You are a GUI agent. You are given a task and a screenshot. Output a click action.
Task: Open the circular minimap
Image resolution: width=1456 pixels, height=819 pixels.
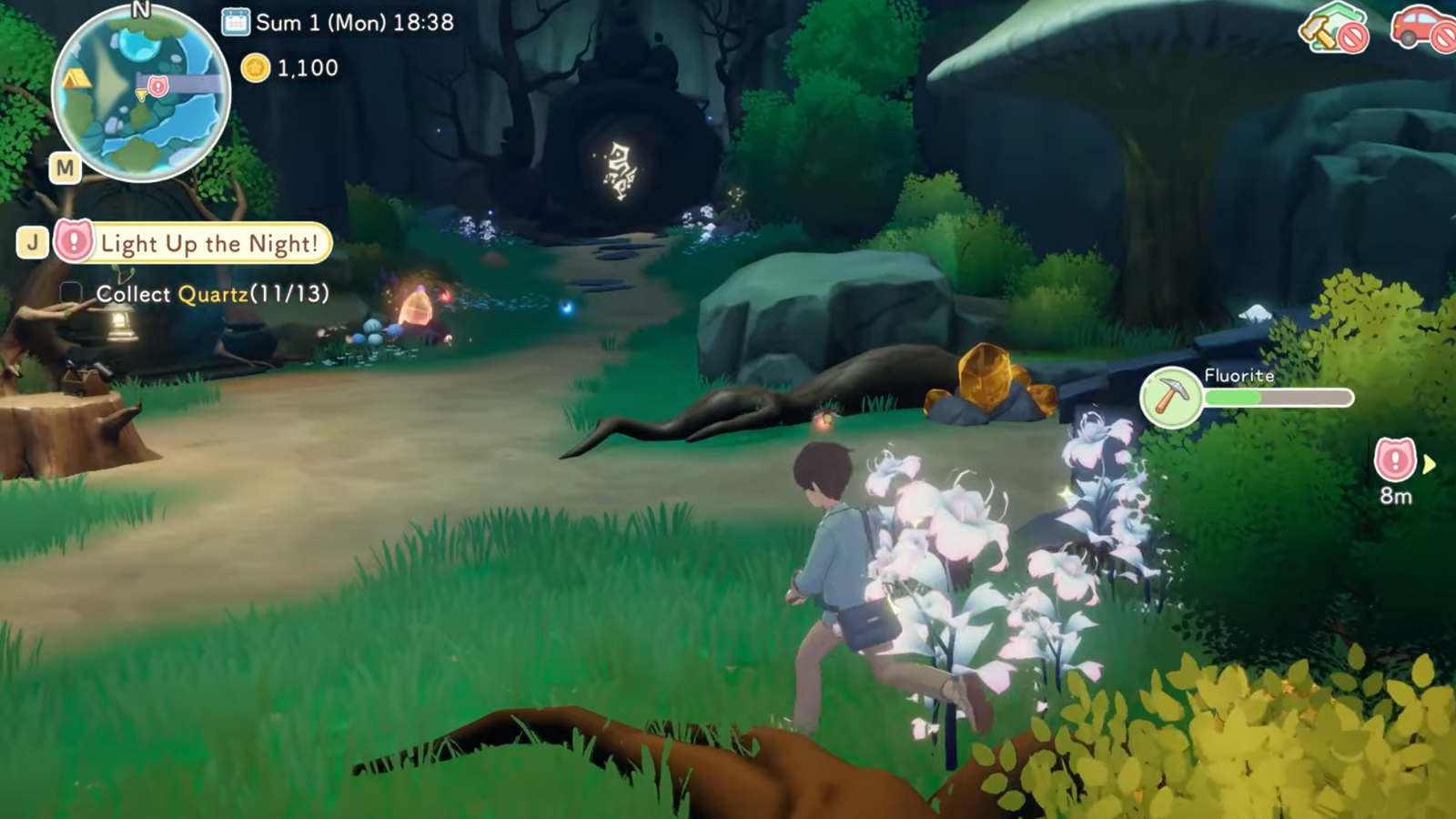coord(141,93)
